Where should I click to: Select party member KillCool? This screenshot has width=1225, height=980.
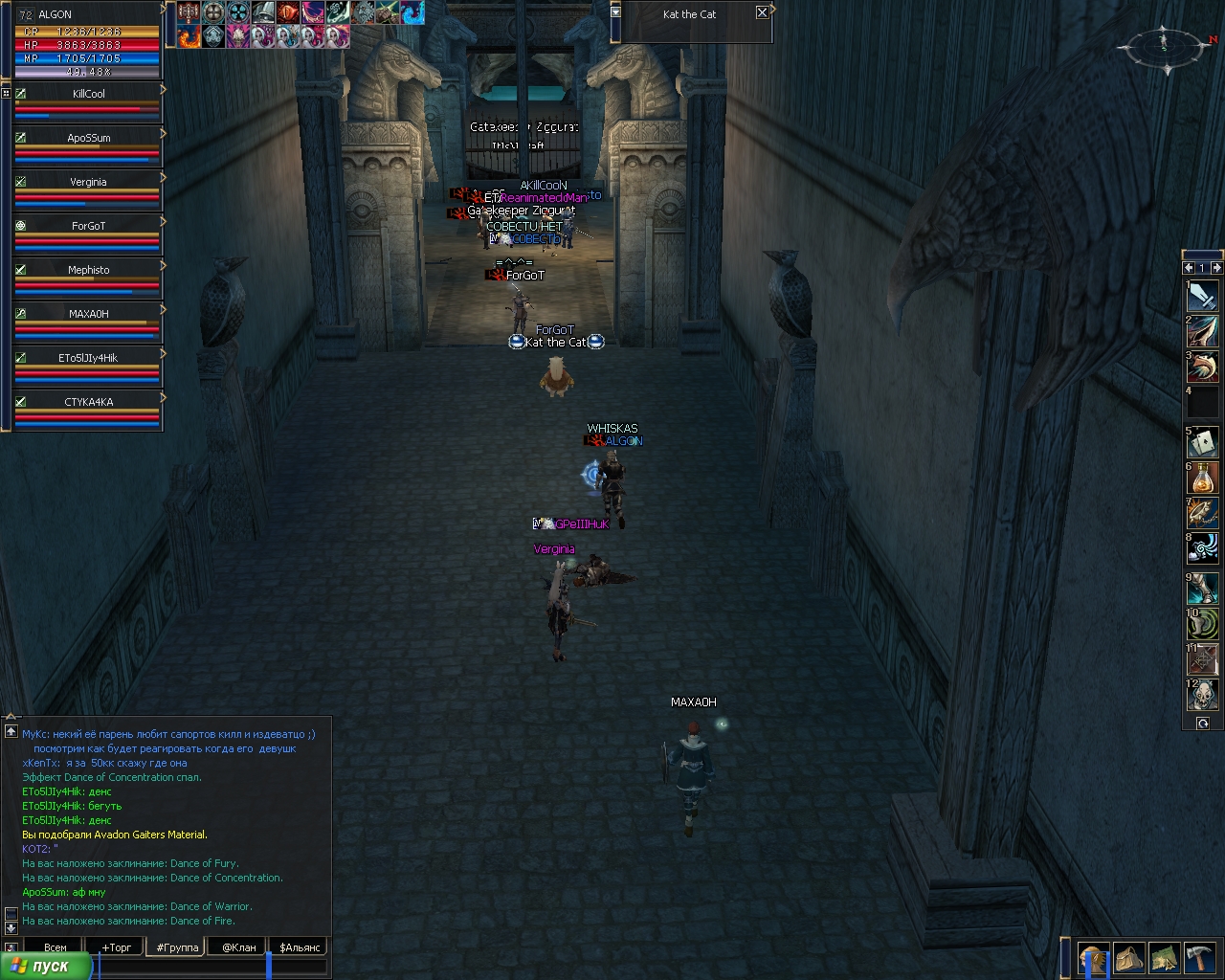[88, 94]
